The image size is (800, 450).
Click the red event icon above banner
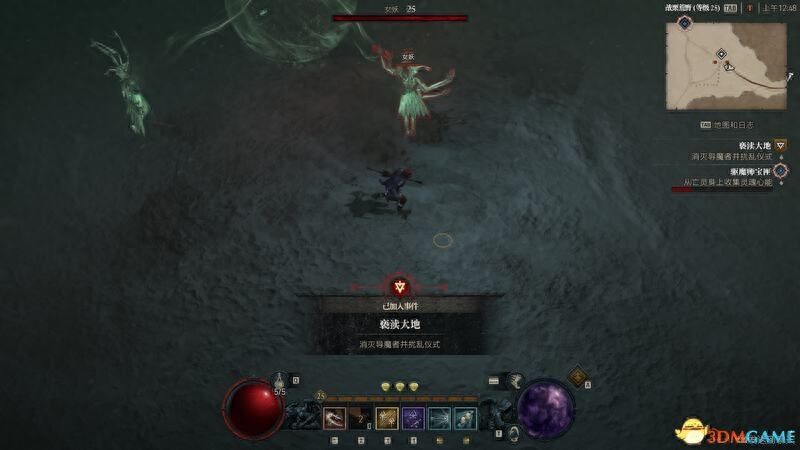pyautogui.click(x=400, y=288)
